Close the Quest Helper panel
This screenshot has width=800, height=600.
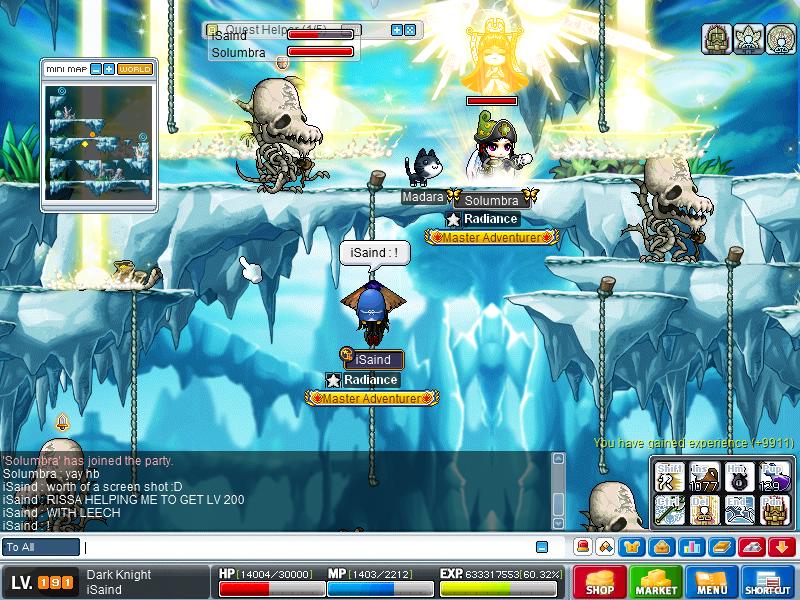(x=410, y=30)
